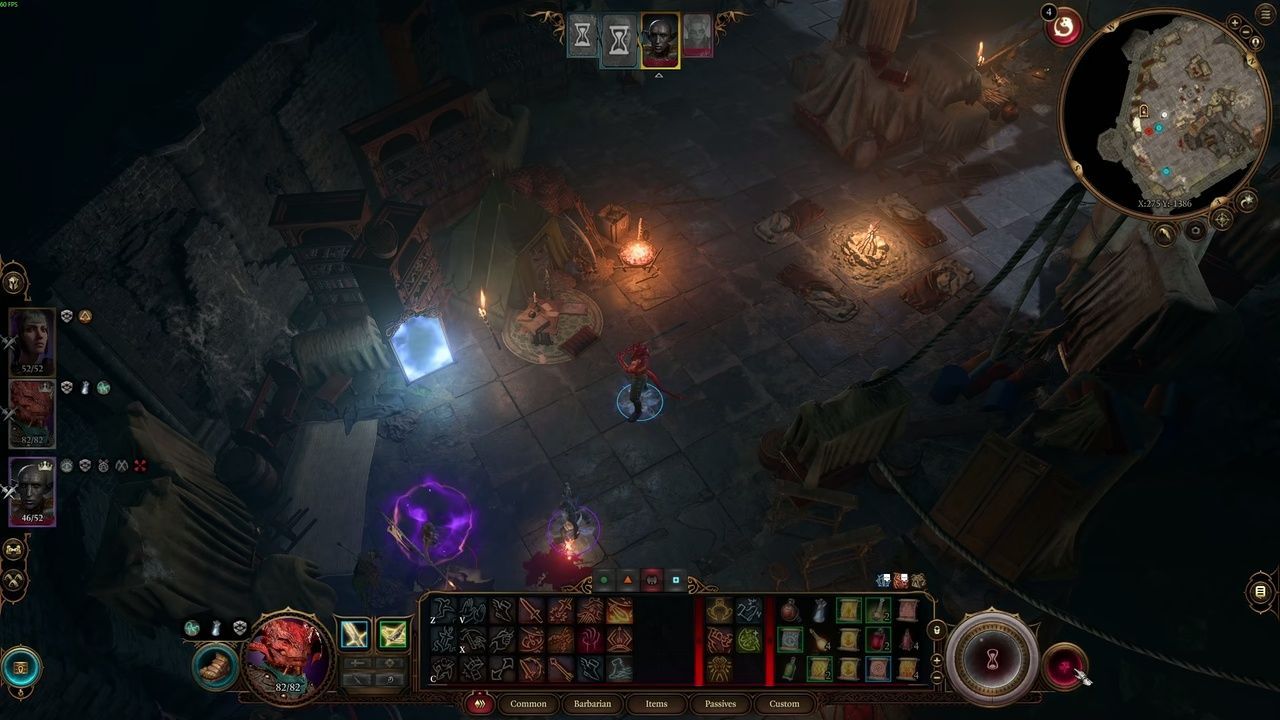1280x720 pixels.
Task: Open the teal chest button at bottom left
Action: 21,667
